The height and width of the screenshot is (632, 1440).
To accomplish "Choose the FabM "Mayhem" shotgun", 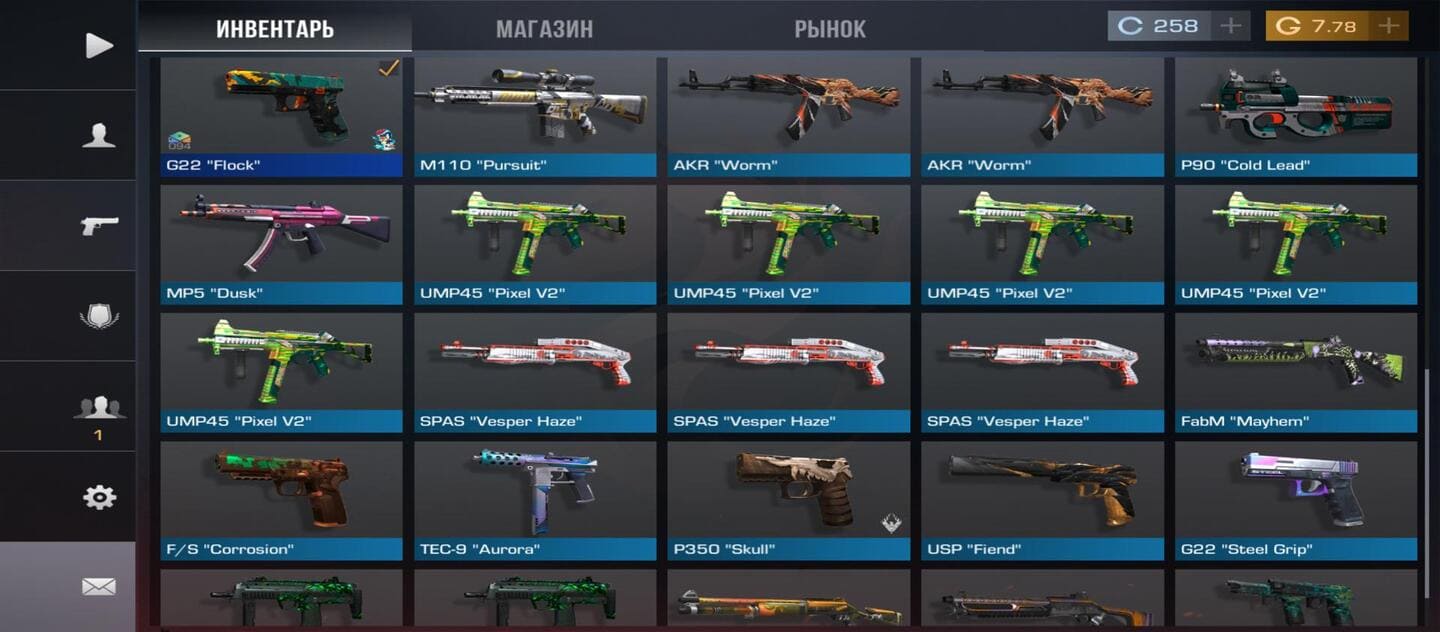I will 1296,371.
